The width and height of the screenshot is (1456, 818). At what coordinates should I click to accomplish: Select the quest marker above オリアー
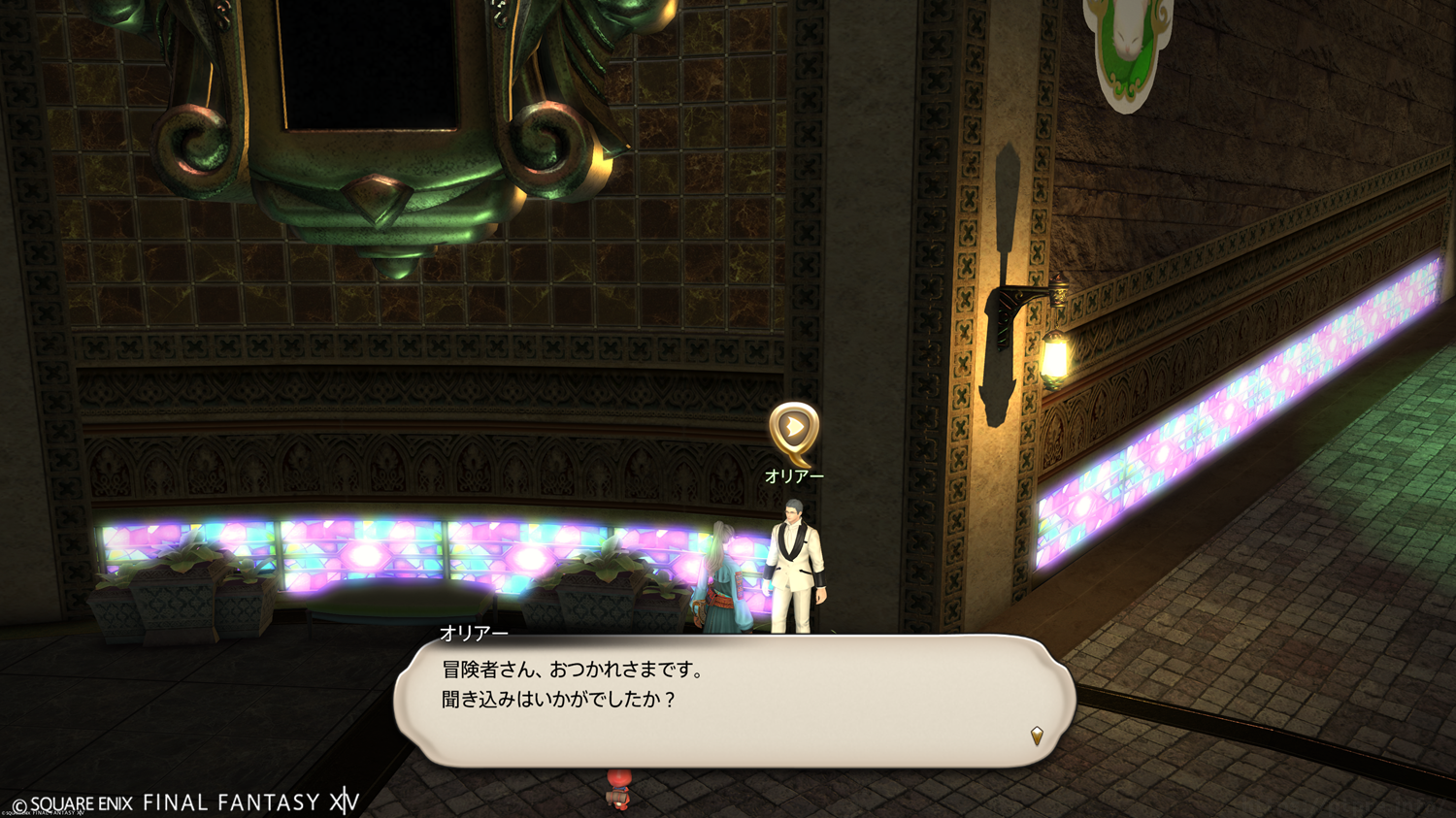point(794,429)
